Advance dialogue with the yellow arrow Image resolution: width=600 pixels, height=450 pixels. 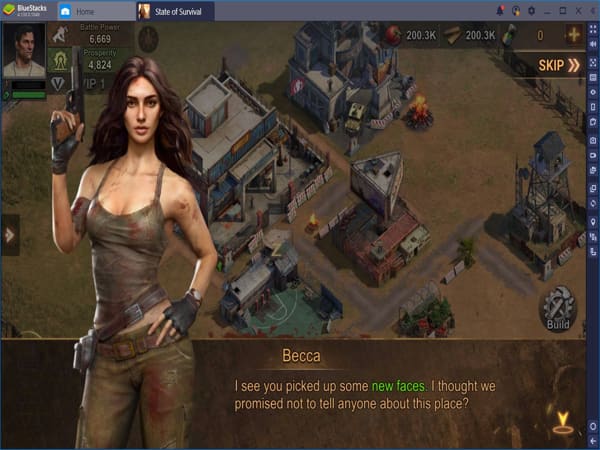point(565,422)
